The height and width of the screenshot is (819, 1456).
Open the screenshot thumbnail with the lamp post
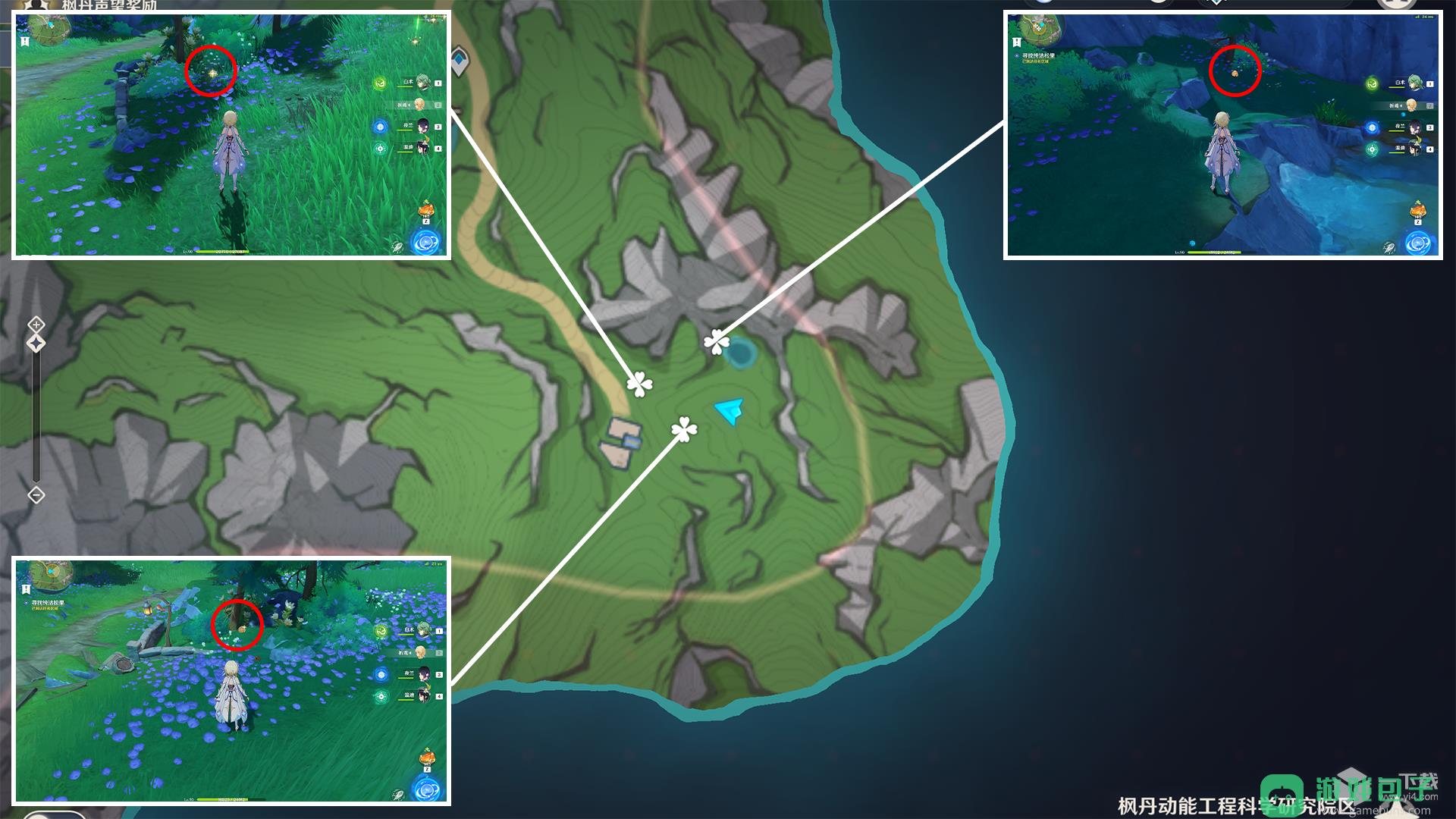(231, 680)
